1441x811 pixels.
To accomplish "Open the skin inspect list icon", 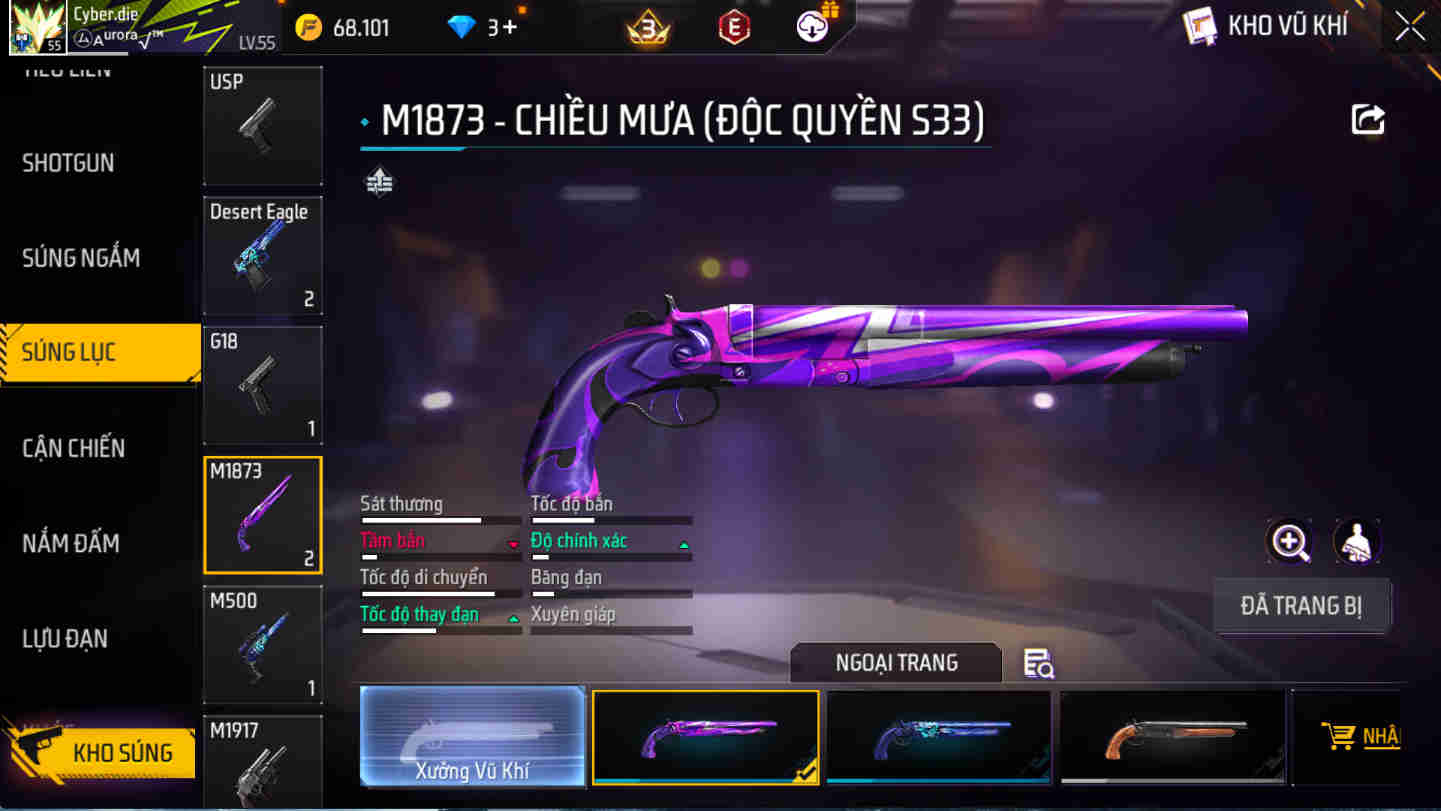I will click(x=1038, y=663).
